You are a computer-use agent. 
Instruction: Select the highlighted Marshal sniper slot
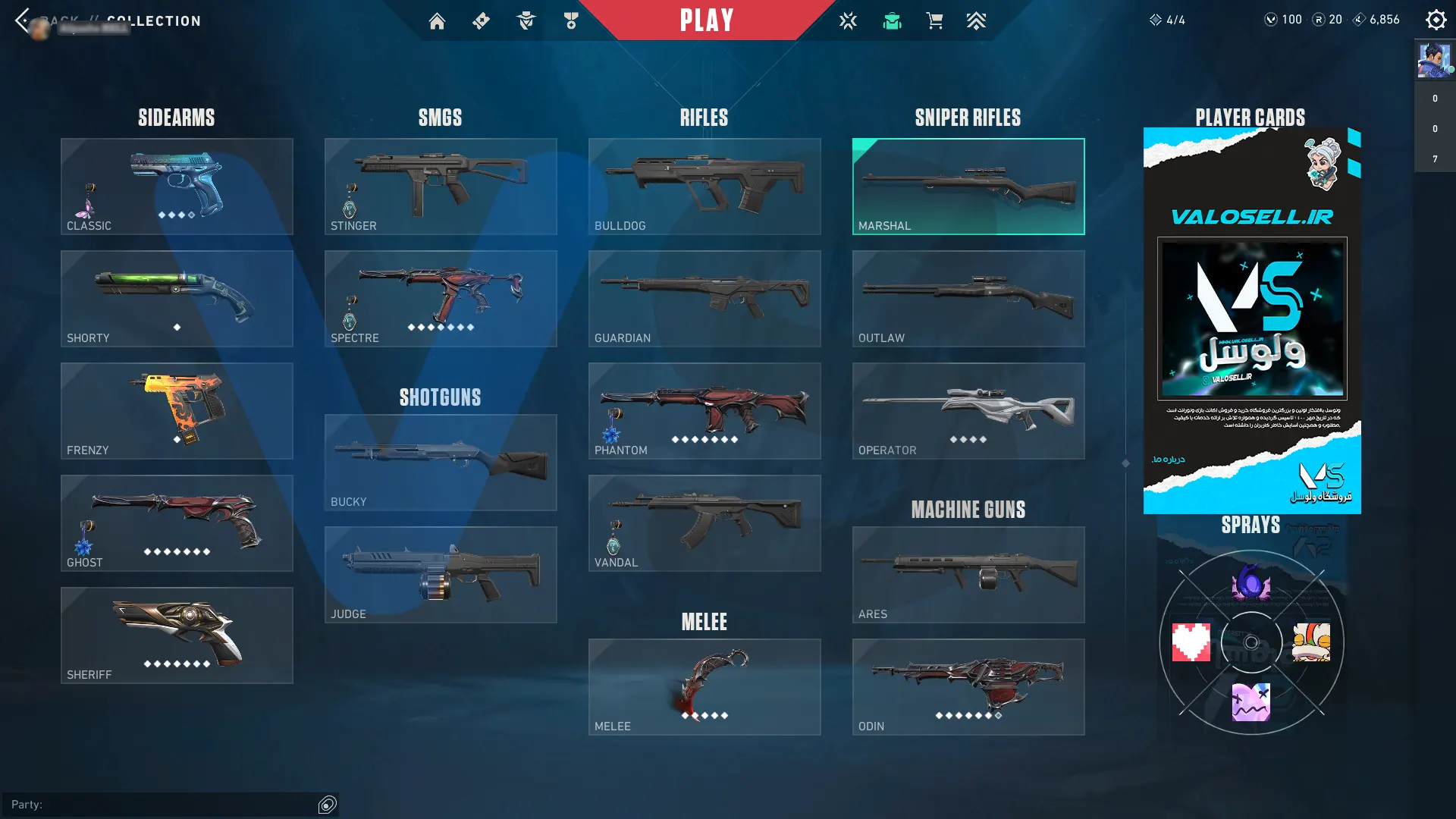(x=968, y=187)
